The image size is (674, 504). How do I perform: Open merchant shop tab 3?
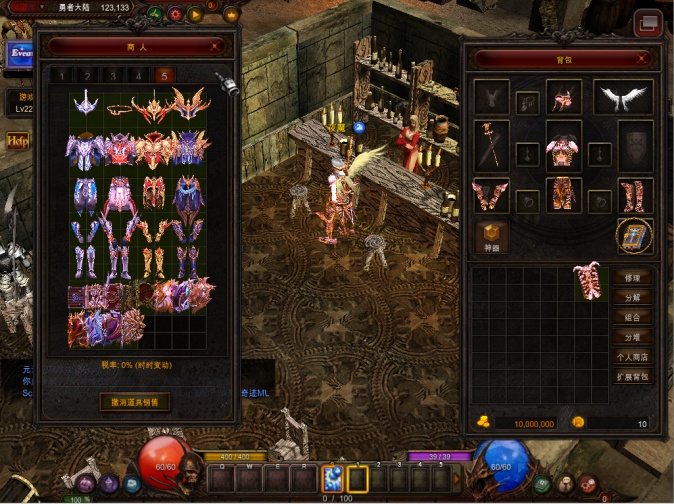coord(112,75)
